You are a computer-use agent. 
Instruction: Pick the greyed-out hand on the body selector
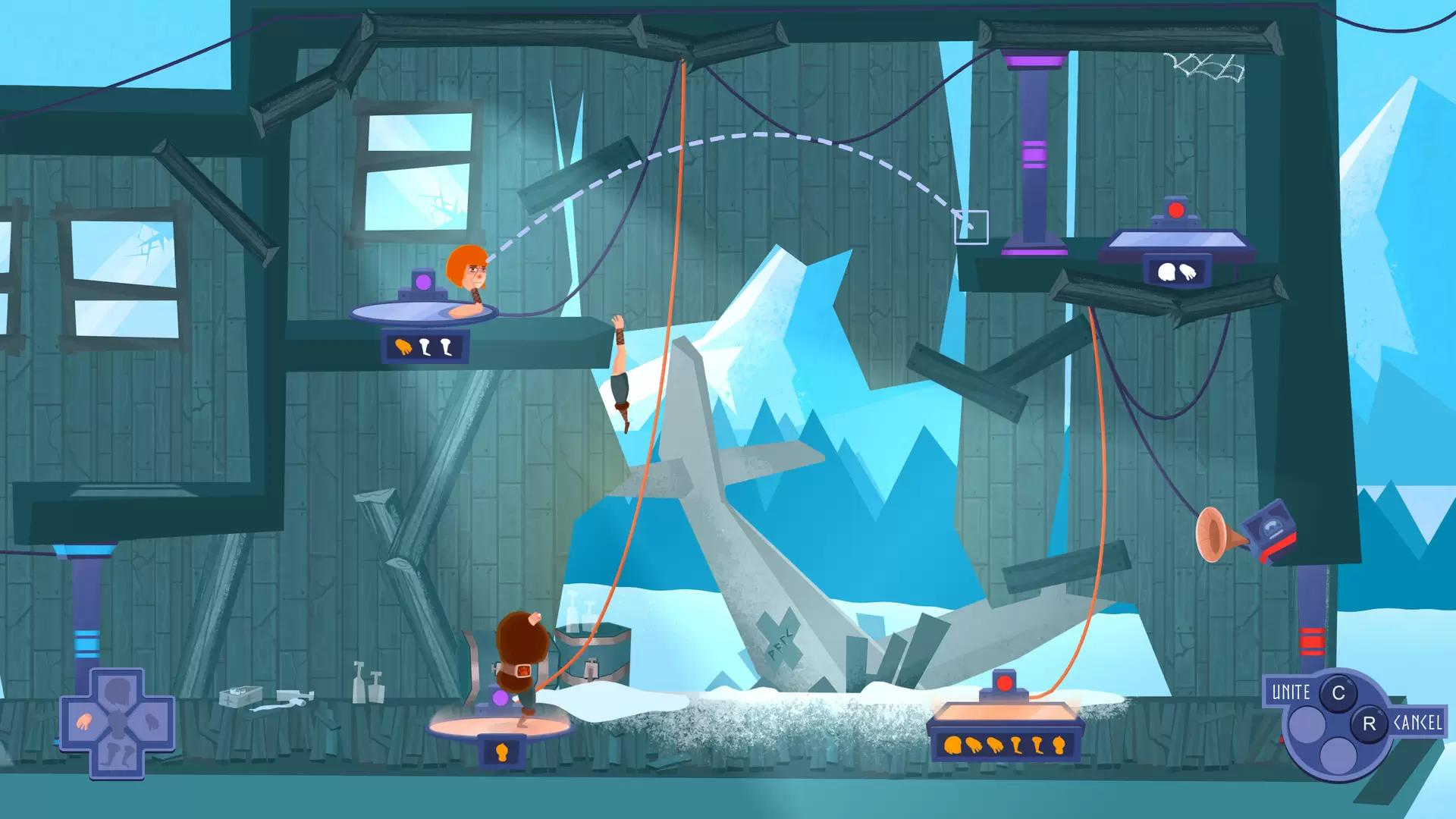[151, 722]
